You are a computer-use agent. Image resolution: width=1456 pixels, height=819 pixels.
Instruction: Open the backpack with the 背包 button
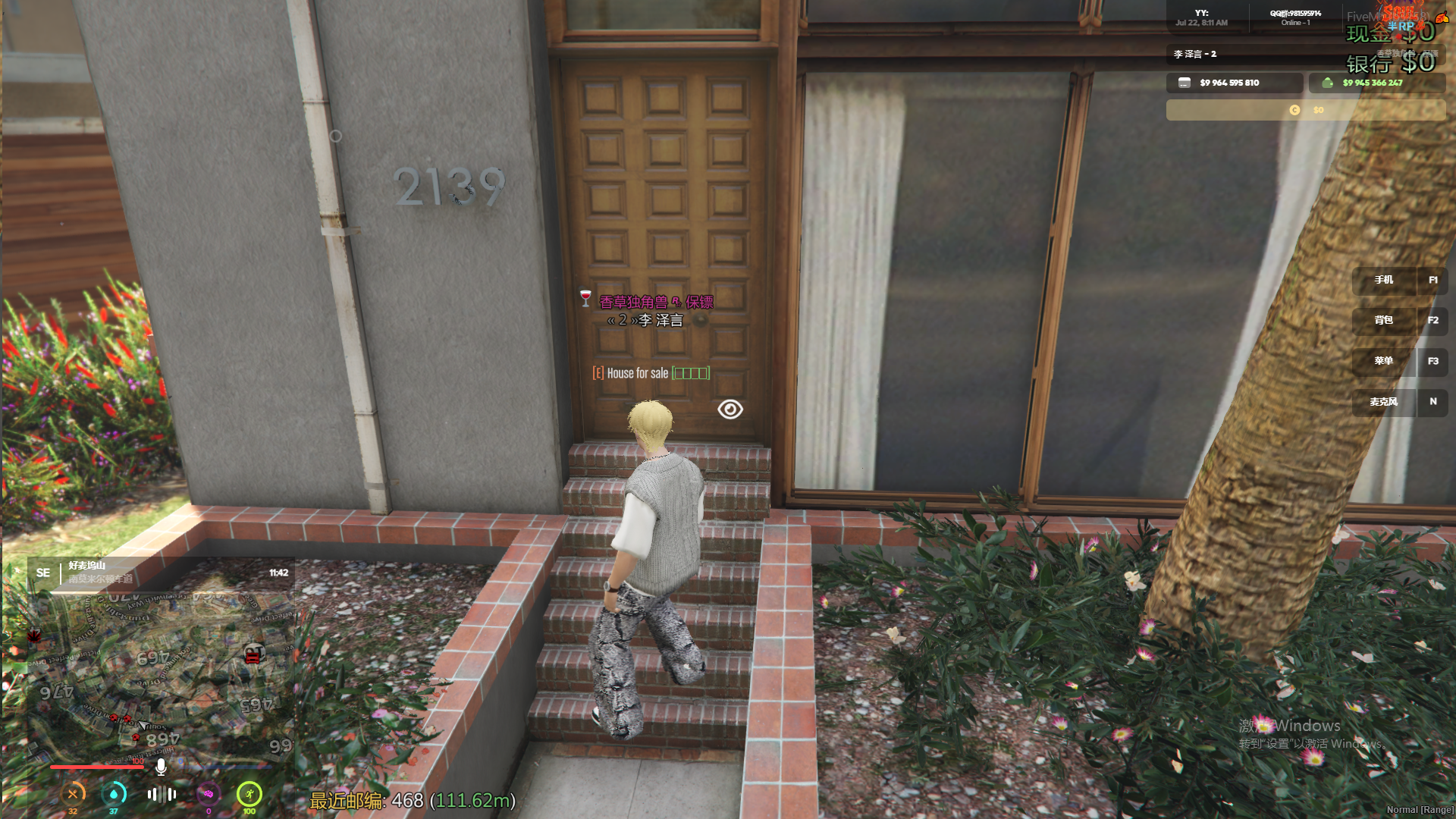pyautogui.click(x=1385, y=321)
